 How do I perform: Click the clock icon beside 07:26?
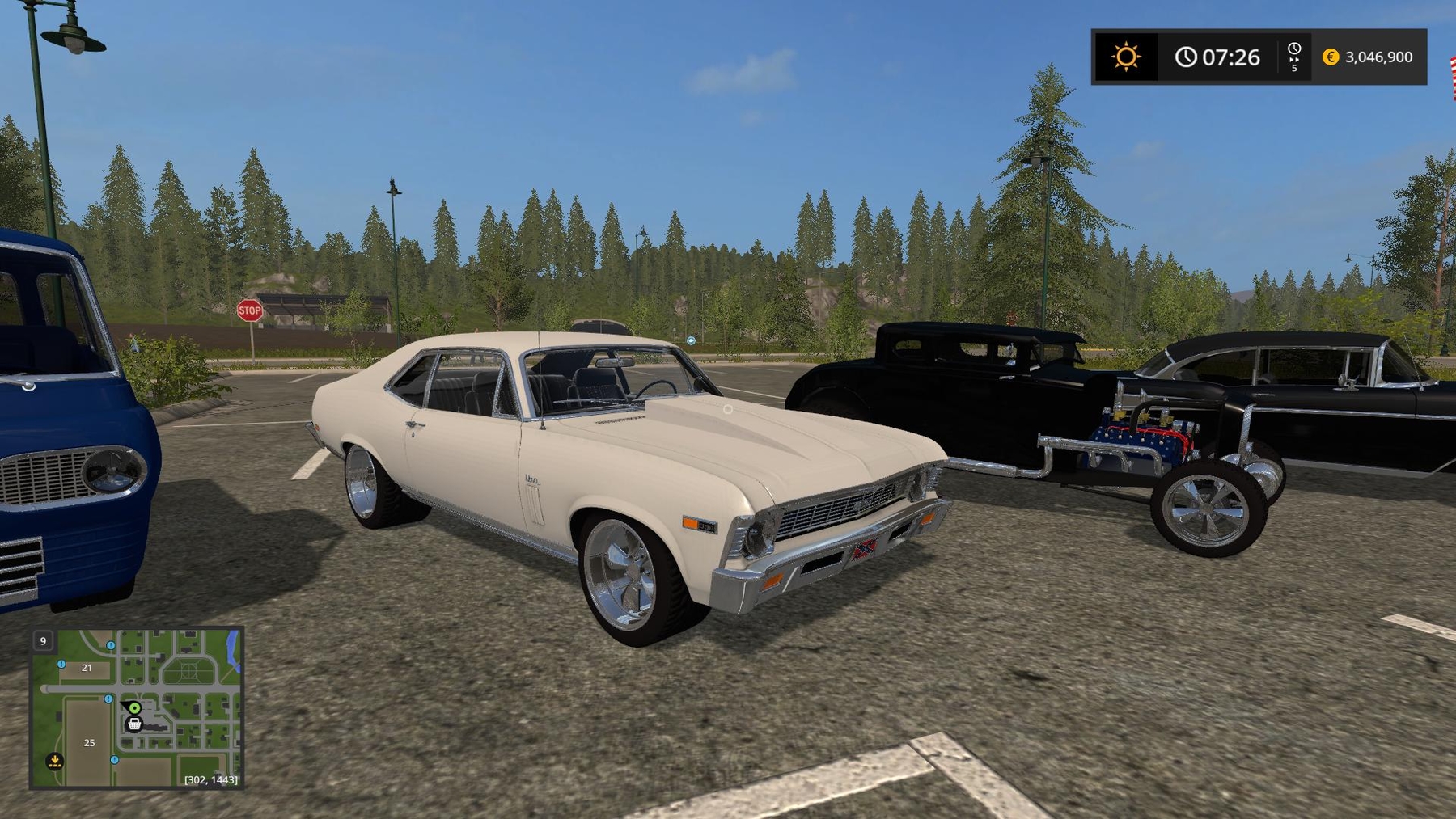click(1187, 57)
